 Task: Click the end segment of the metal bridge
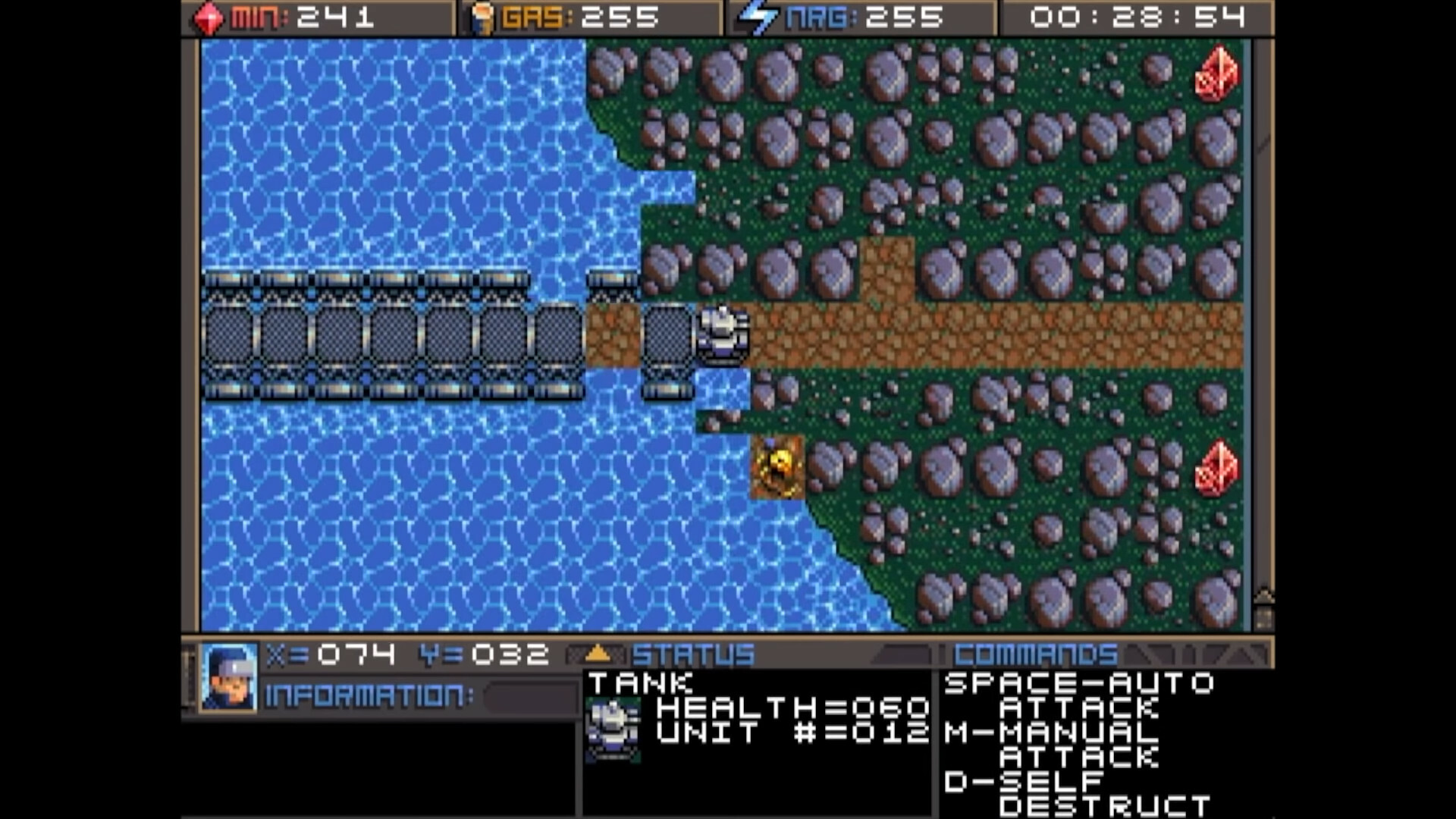pos(667,334)
